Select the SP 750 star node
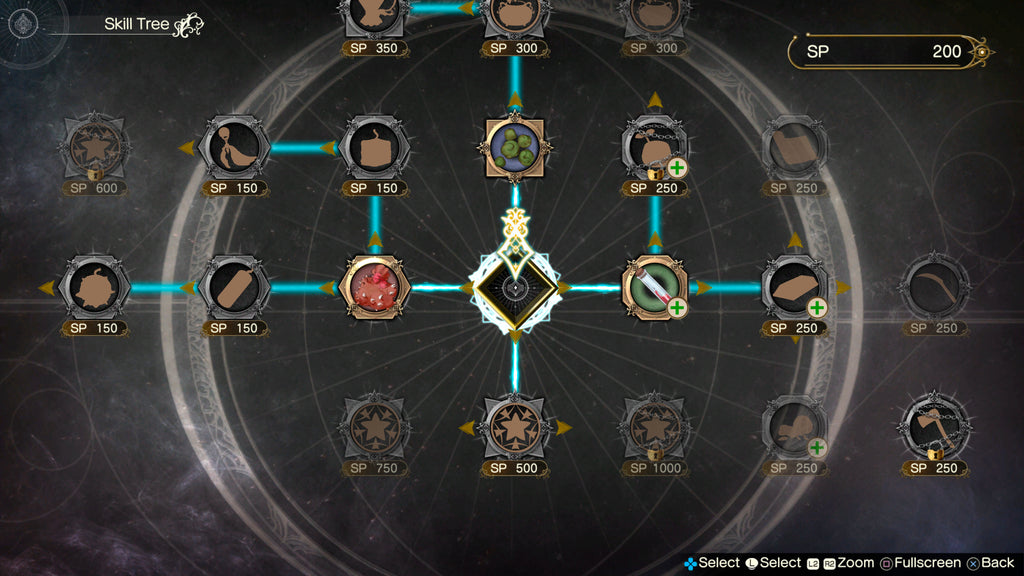Screen dimensions: 1024x576 [x=375, y=428]
